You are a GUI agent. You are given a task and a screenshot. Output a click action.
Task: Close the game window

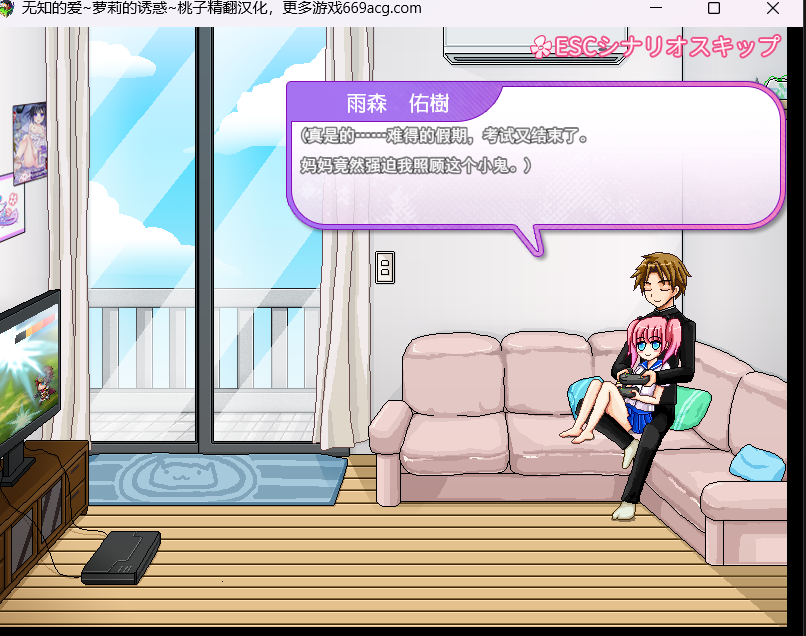[x=773, y=8]
